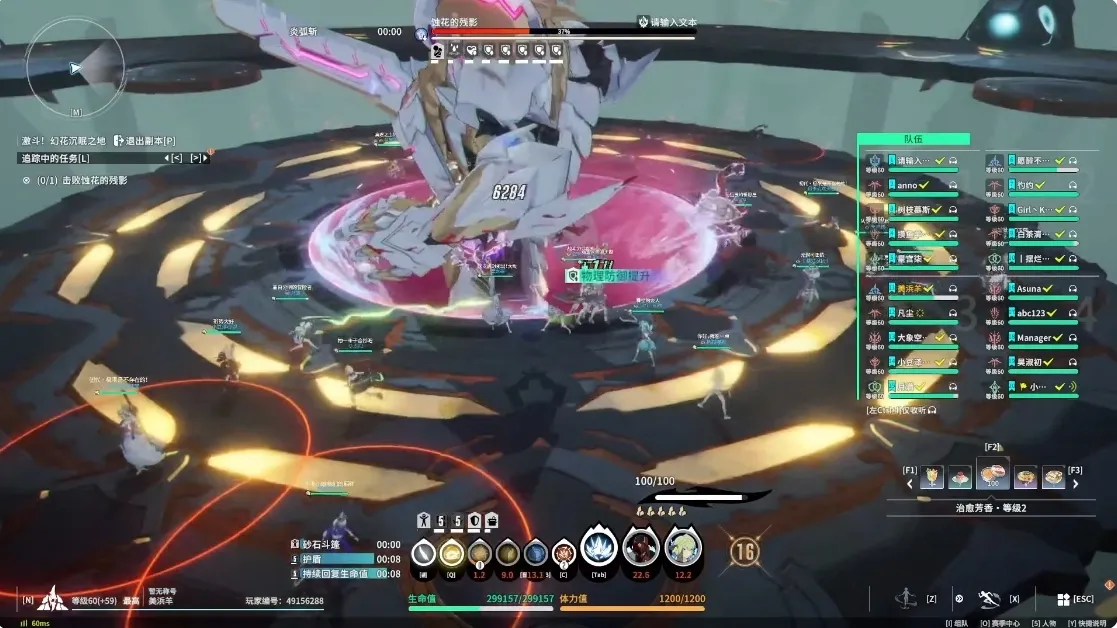This screenshot has height=628, width=1117.
Task: Trigger the golden Q skill icon
Action: [x=452, y=553]
